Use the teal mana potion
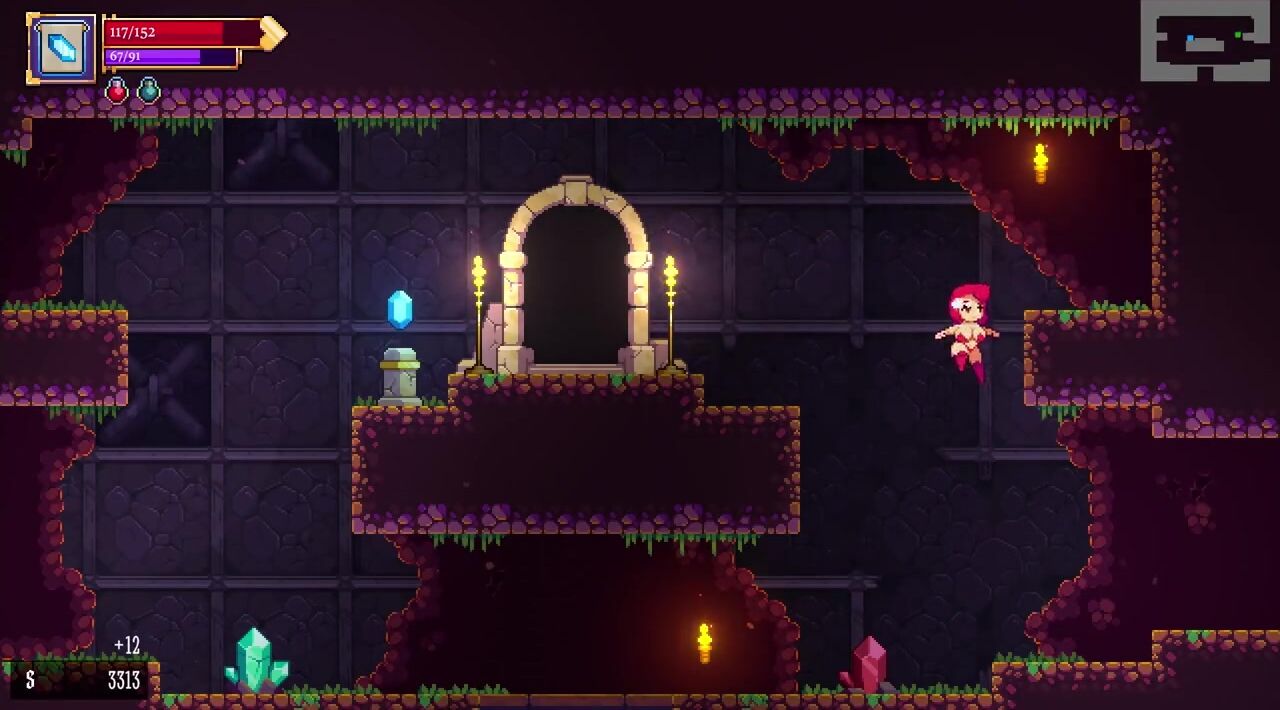 click(x=149, y=91)
